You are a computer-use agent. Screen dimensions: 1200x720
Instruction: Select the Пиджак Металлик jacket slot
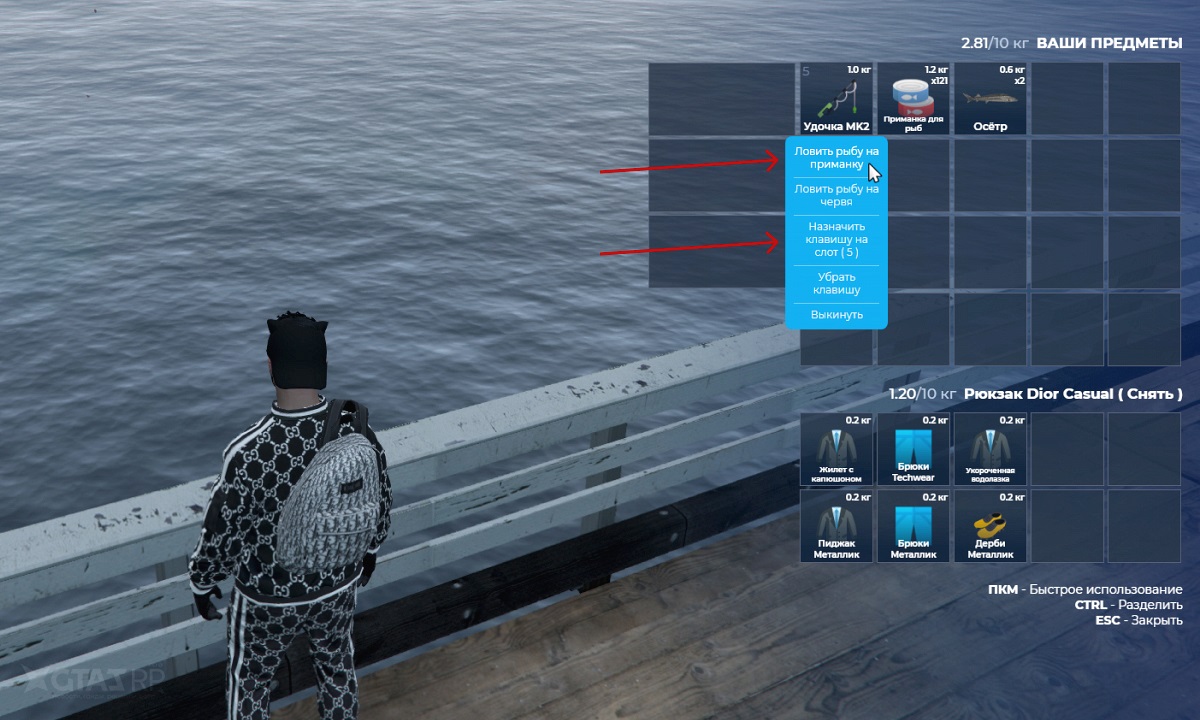point(837,525)
